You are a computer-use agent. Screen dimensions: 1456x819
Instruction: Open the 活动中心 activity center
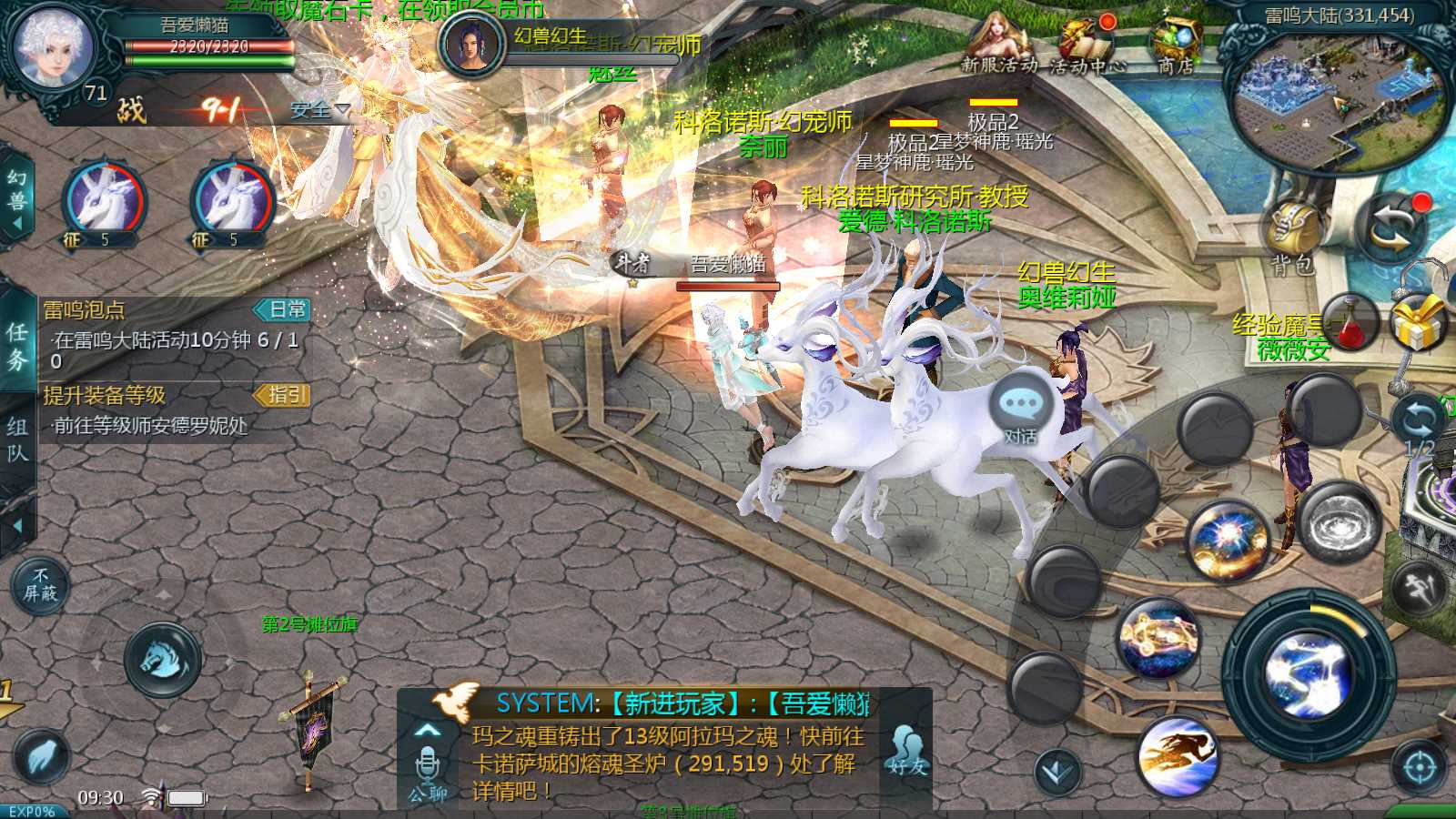[1087, 45]
